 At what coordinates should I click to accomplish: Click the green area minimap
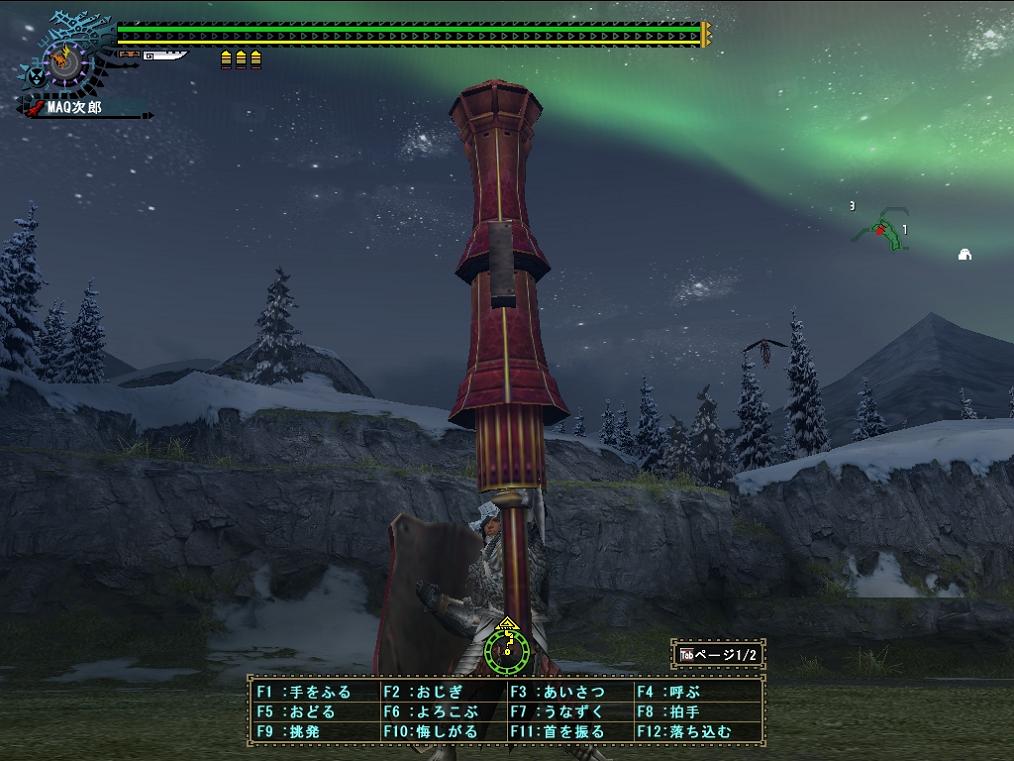(x=882, y=229)
